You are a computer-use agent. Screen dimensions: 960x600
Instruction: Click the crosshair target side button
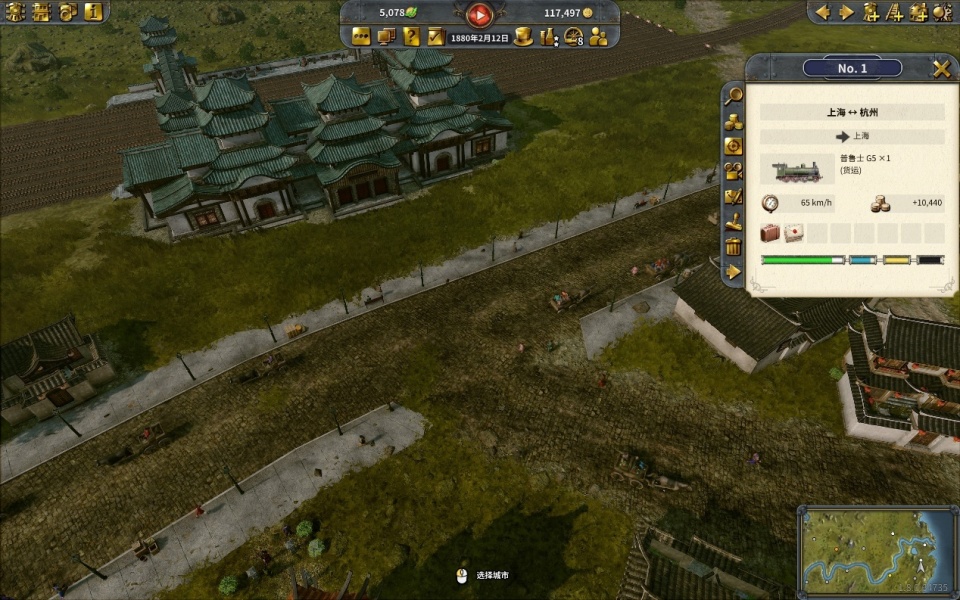tap(733, 146)
